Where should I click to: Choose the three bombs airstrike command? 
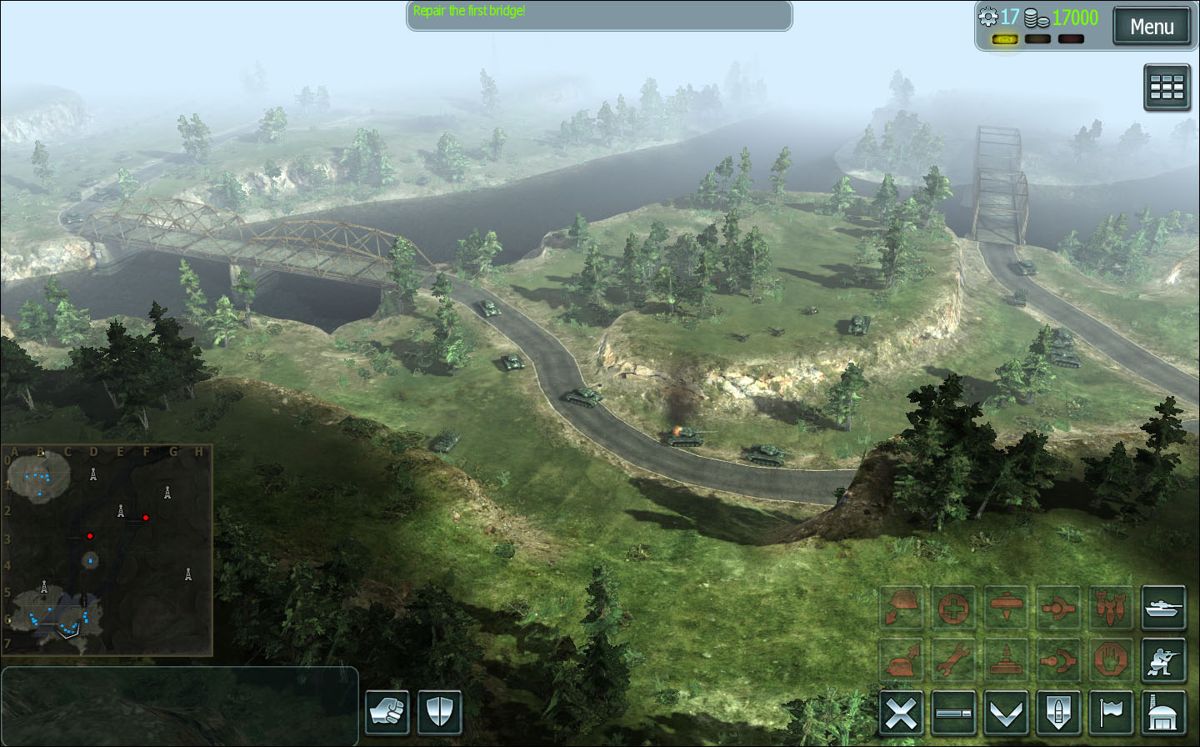[x=1111, y=608]
